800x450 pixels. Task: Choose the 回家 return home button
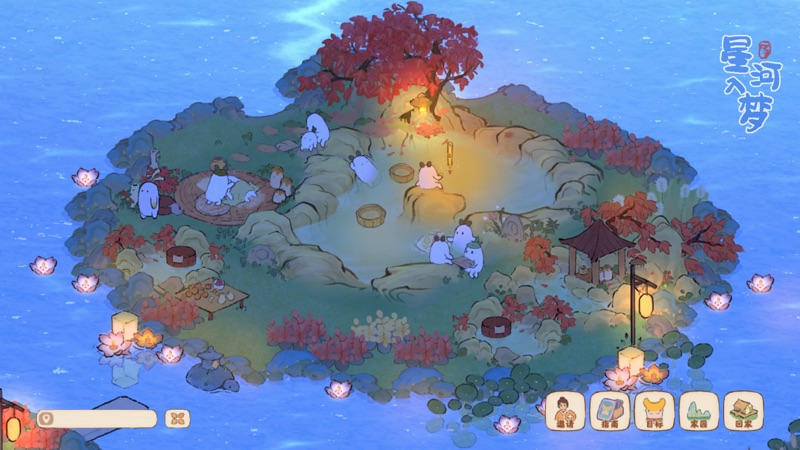[743, 410]
